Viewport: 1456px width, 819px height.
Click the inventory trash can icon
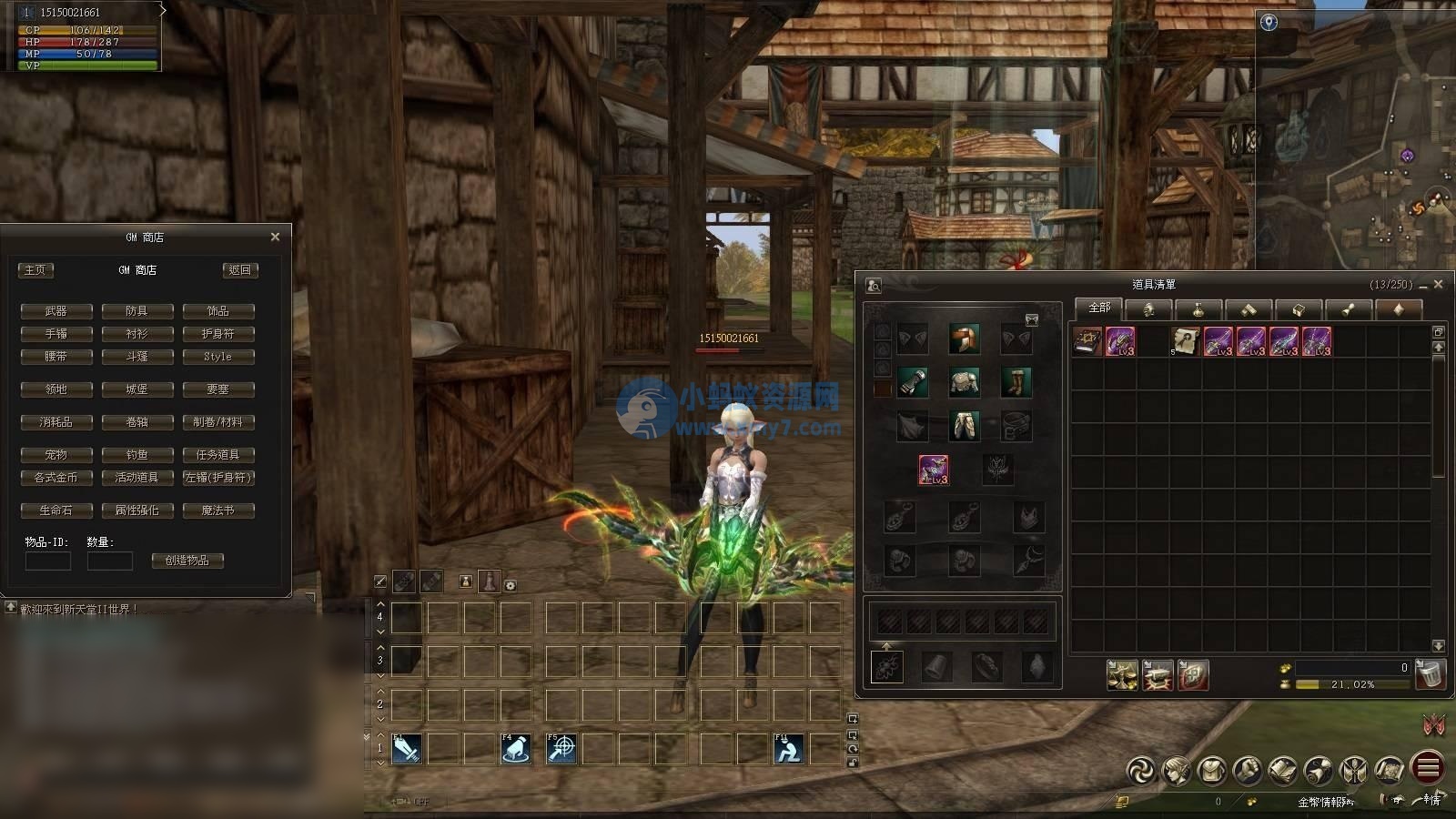click(x=1430, y=674)
